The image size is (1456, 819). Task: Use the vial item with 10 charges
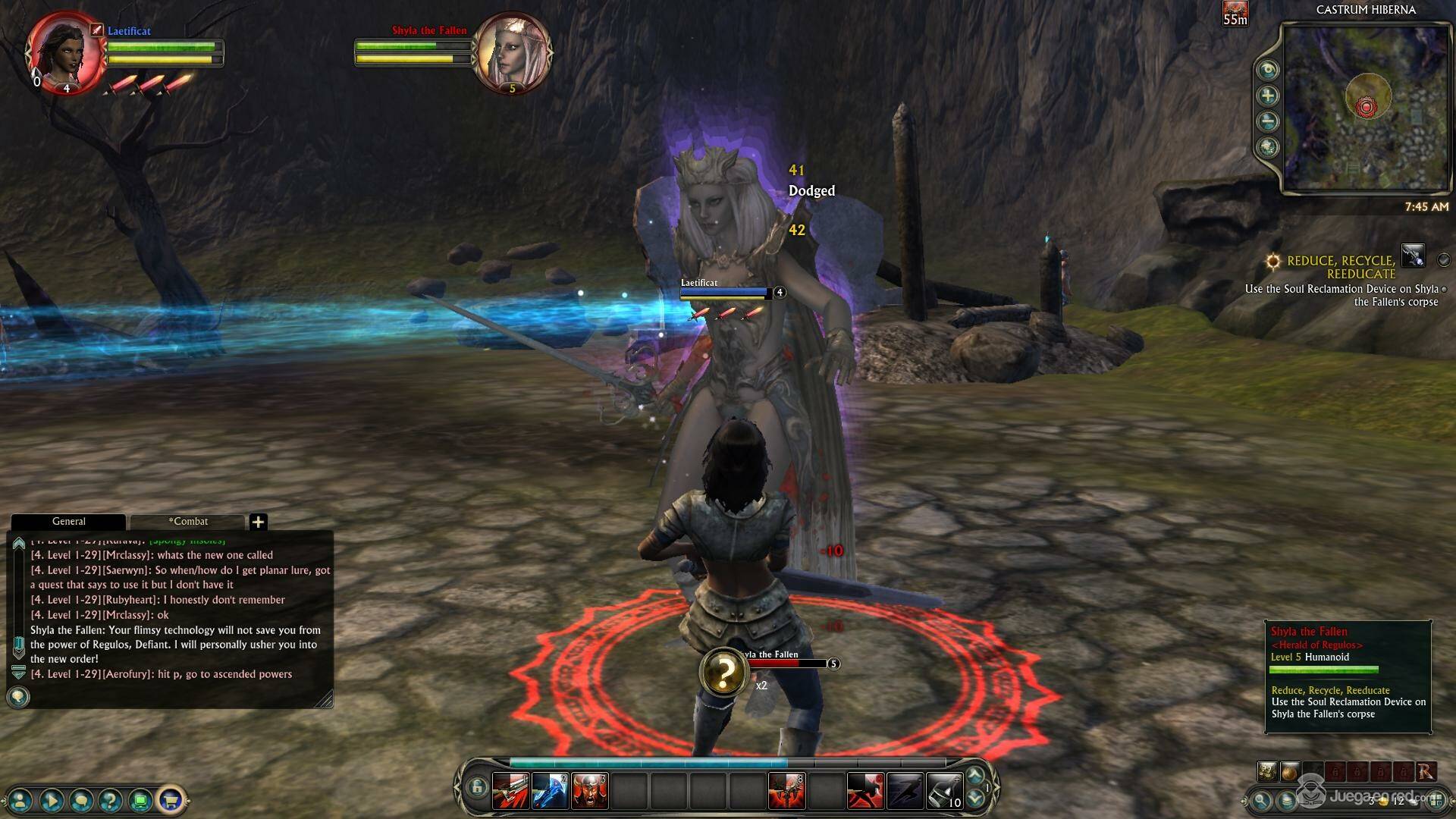pos(944,791)
